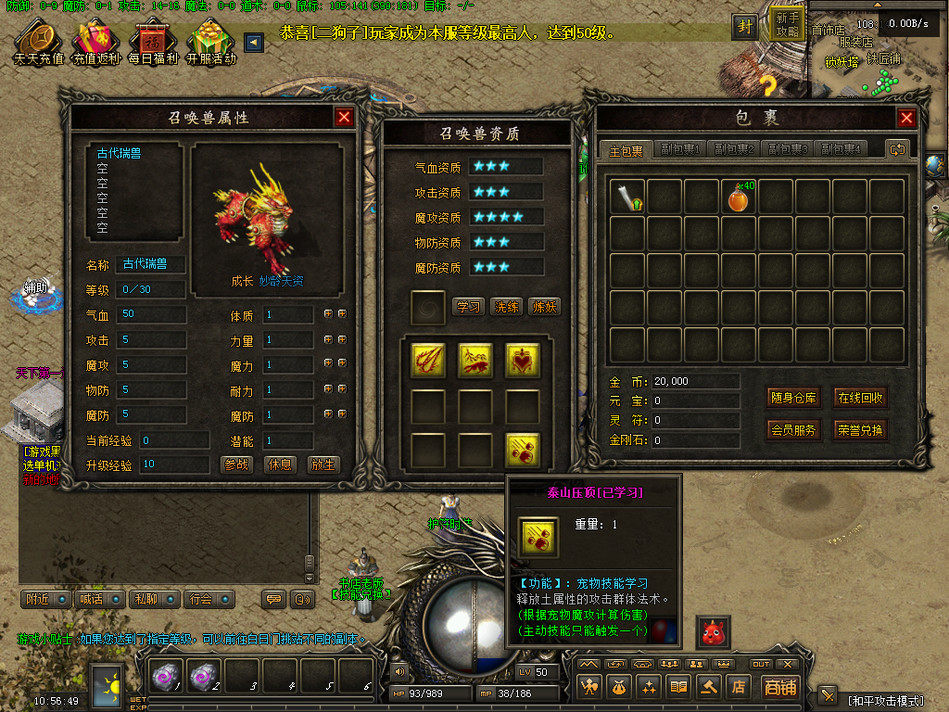The width and height of the screenshot is (949, 712).
Task: Click the 休息 rest button
Action: point(279,465)
